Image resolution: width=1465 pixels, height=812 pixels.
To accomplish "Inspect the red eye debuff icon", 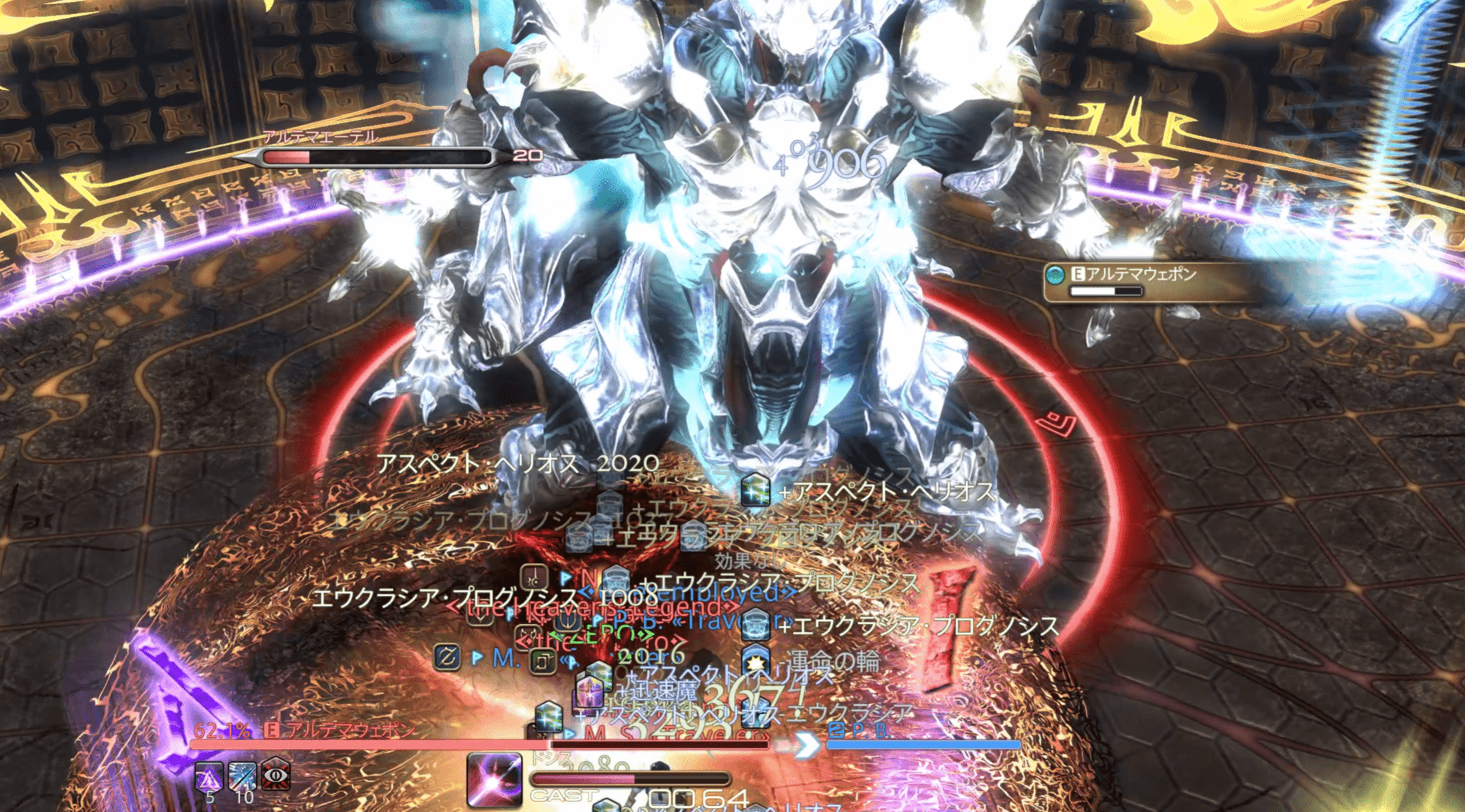I will (276, 773).
